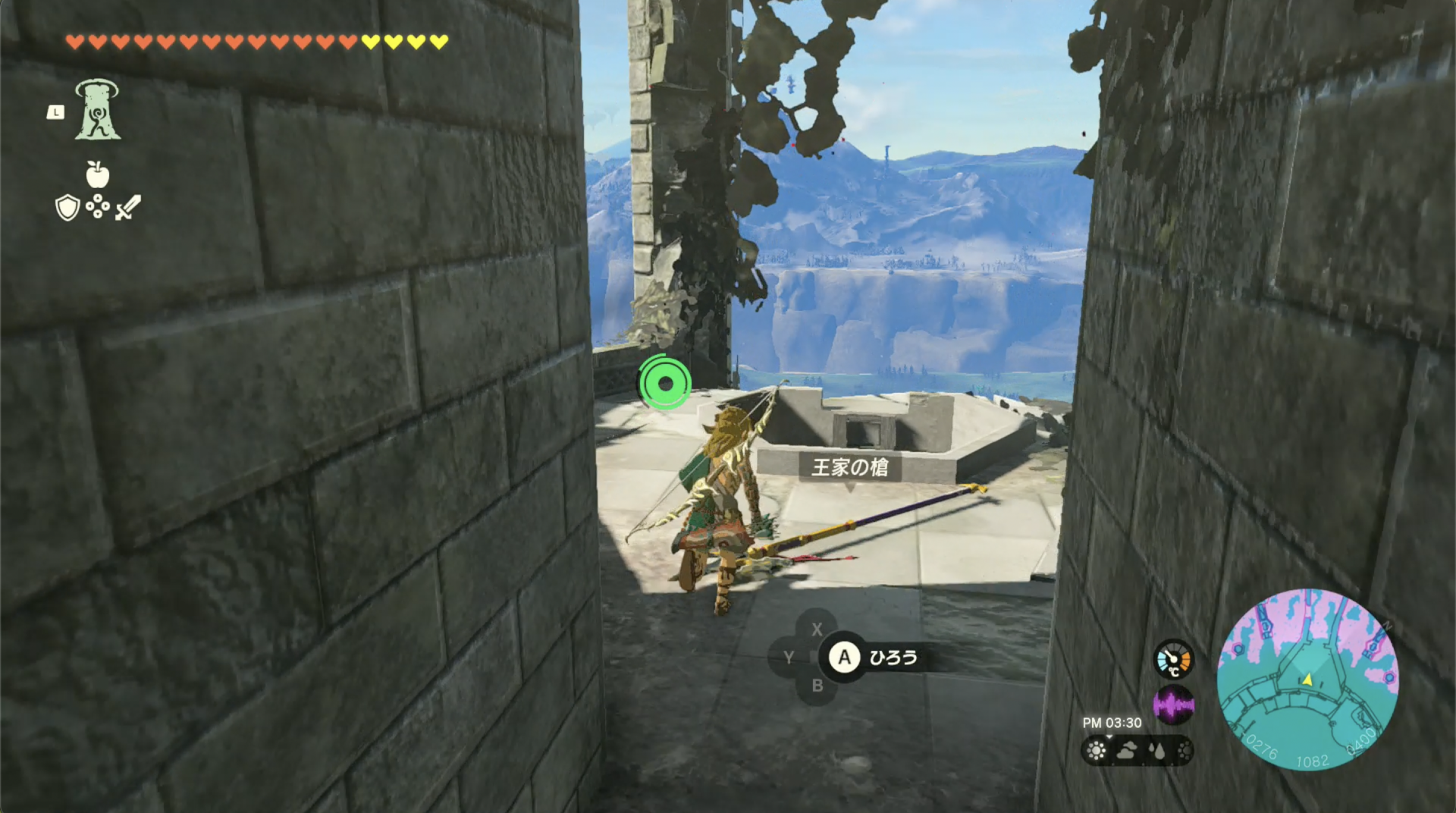Click the X button on the control pad overlay
This screenshot has height=813, width=1456.
click(817, 629)
